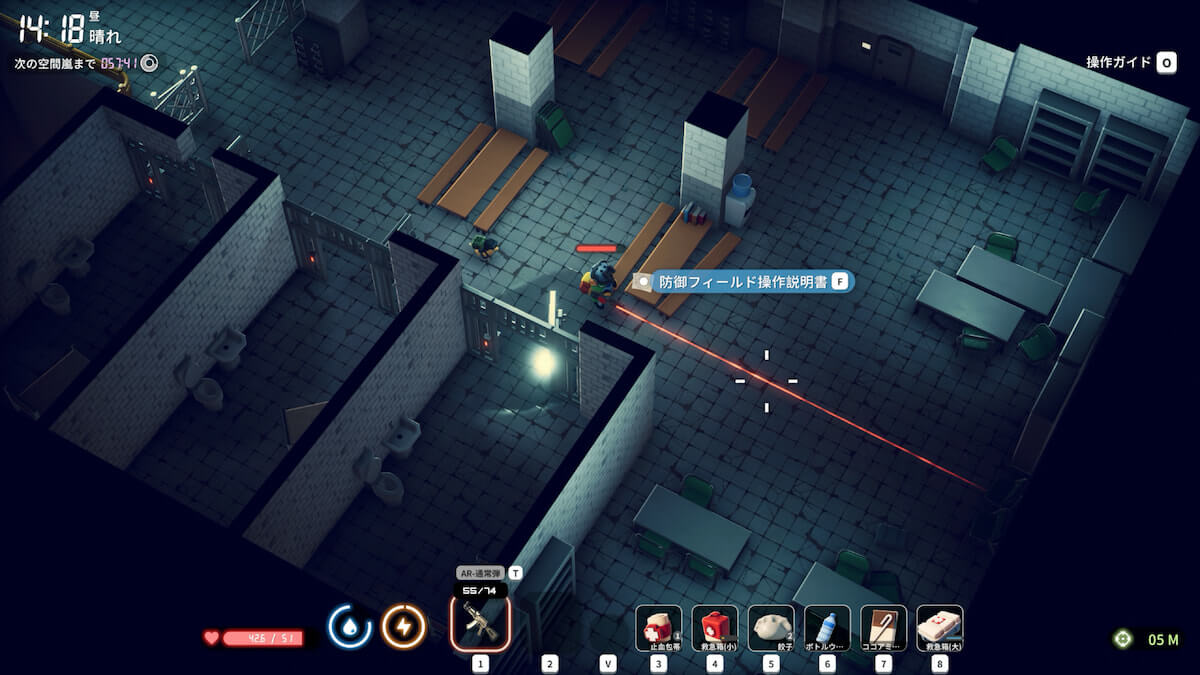Use the hemostatic bandage item
This screenshot has width=1200, height=675.
[x=659, y=628]
